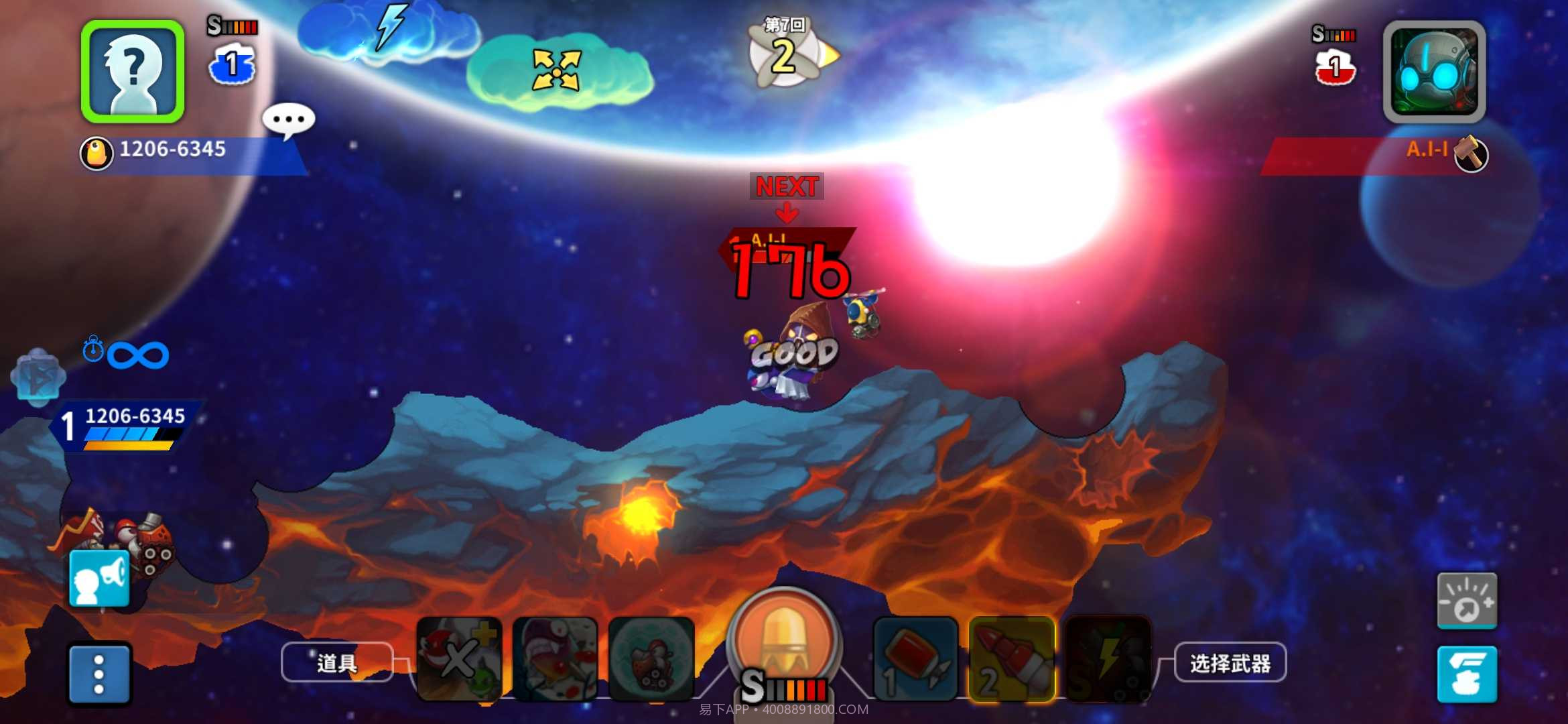Tap the 选择武器 weapon select label
Screen dimensions: 1568x724
[x=1230, y=663]
